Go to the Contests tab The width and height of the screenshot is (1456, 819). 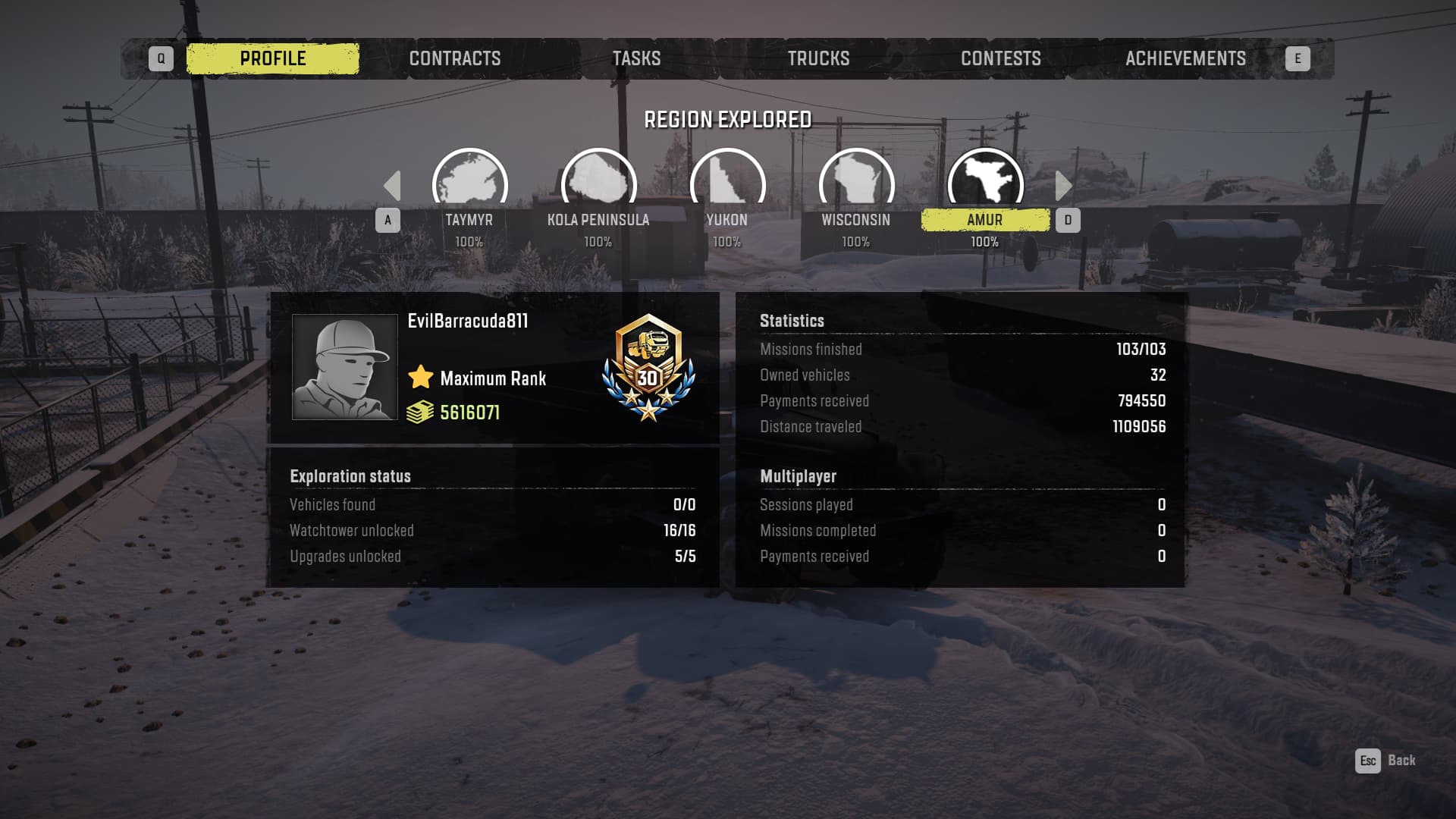pyautogui.click(x=1000, y=58)
